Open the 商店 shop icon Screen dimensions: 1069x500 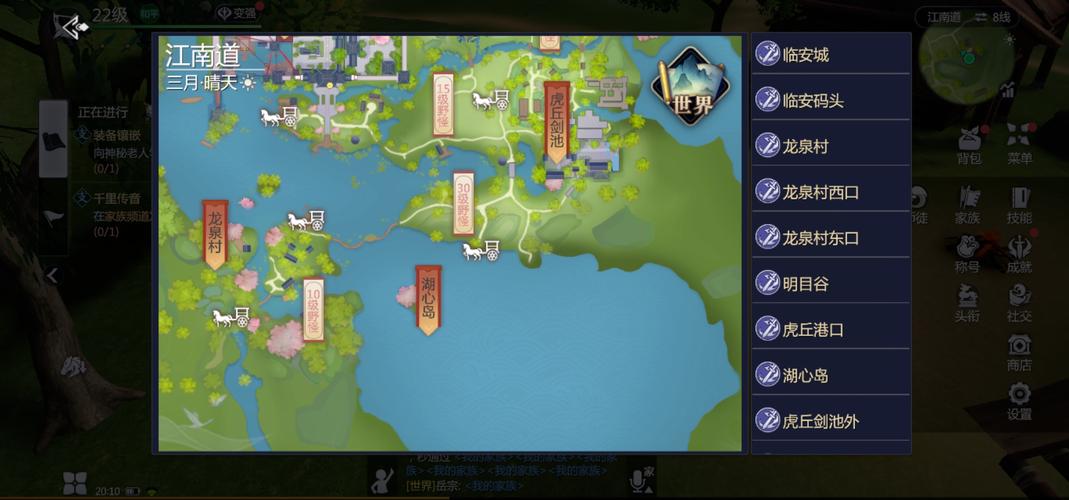tap(1019, 352)
